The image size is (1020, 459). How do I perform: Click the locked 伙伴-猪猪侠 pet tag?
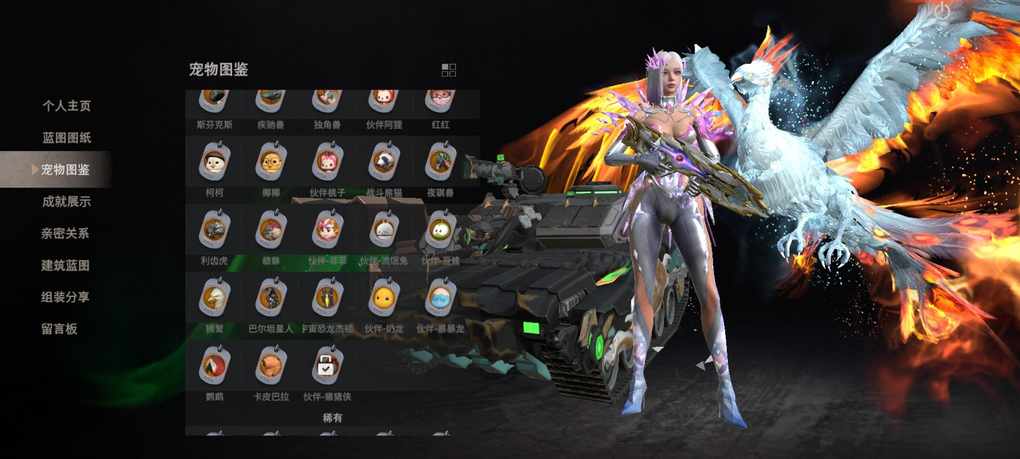[x=327, y=366]
